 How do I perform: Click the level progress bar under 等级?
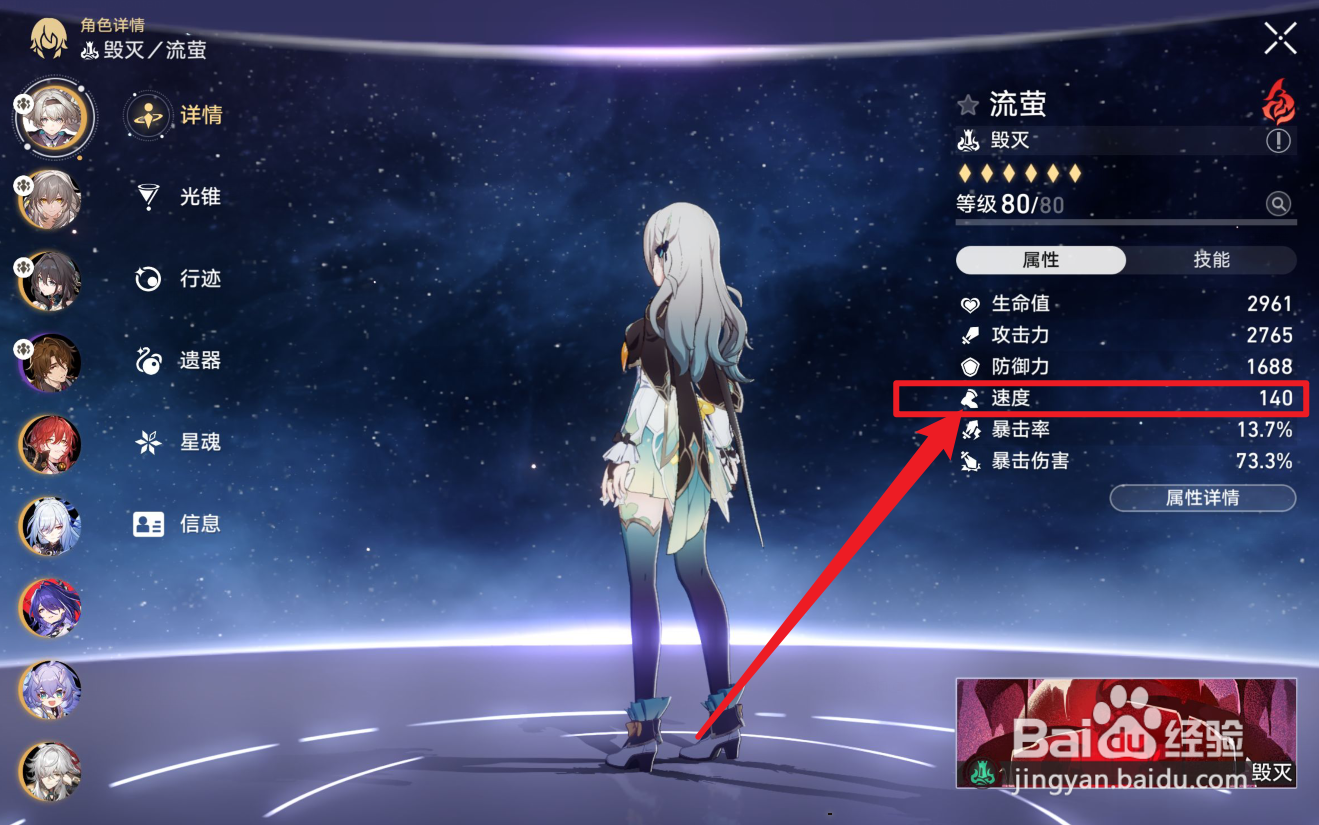tap(1125, 222)
